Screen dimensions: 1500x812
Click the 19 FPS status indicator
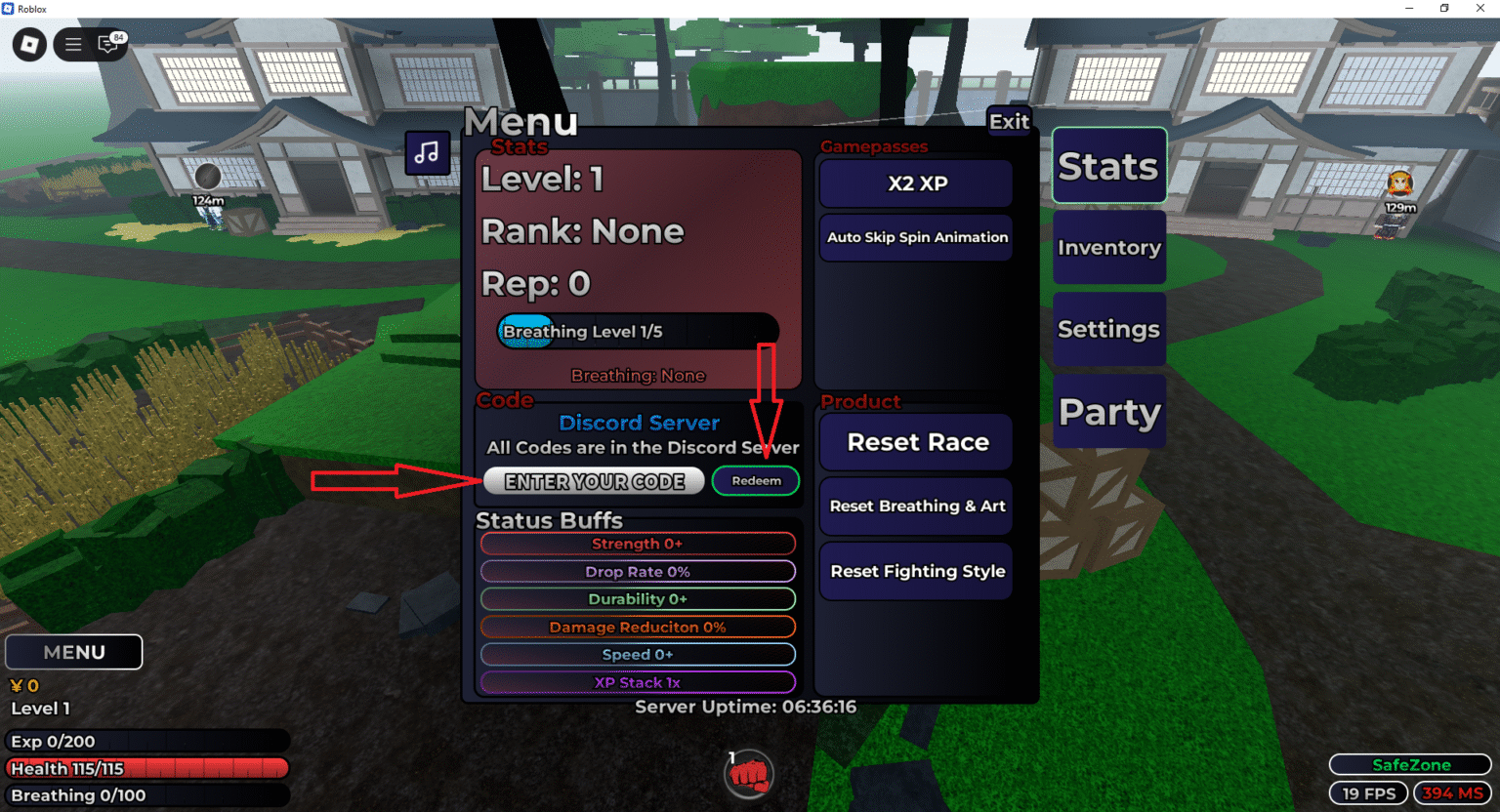click(1368, 792)
